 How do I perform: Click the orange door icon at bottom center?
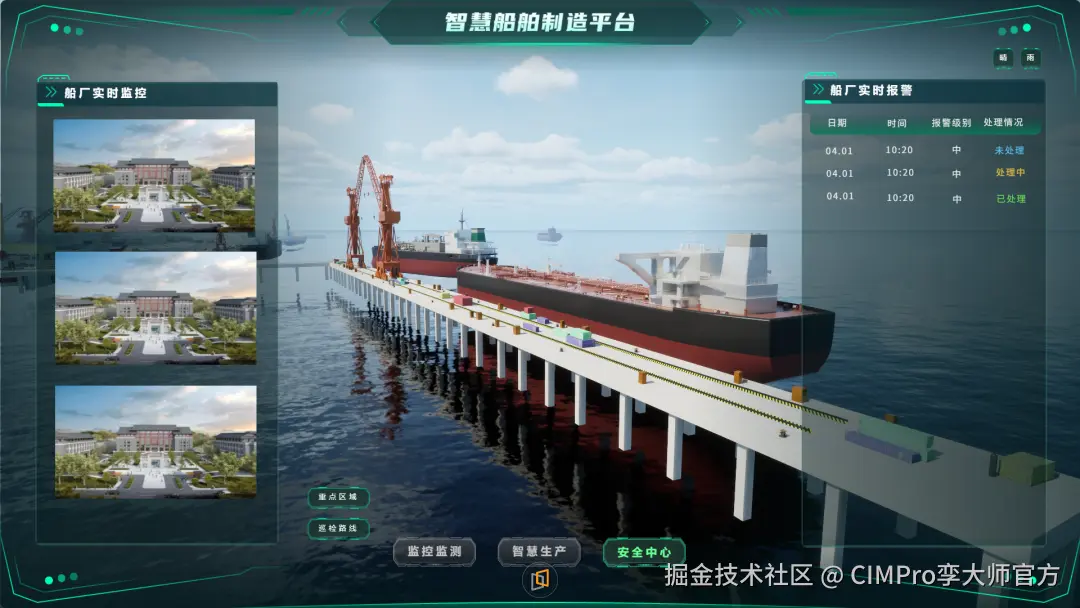coord(540,579)
